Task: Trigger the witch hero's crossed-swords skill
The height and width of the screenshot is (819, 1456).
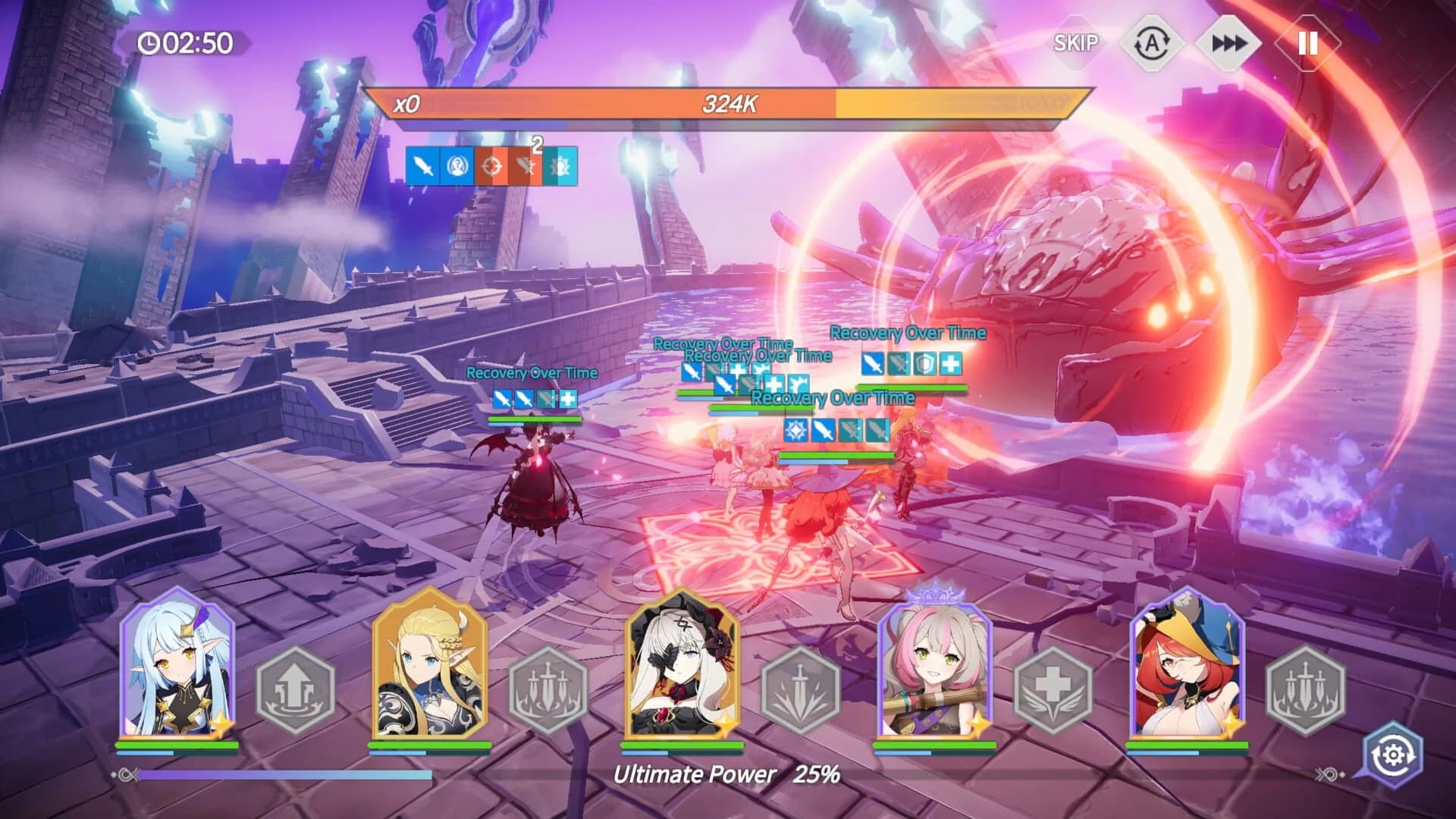Action: (x=1307, y=686)
